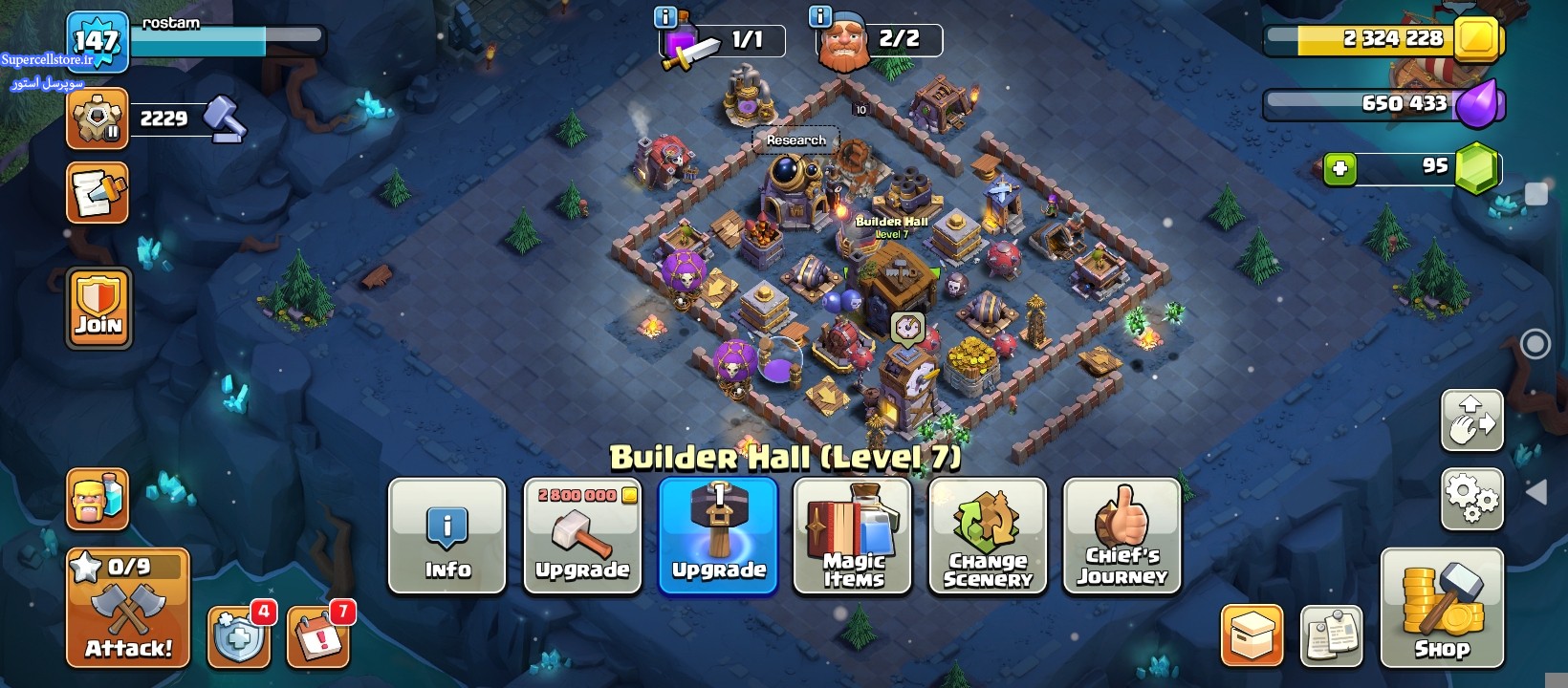Show info for the 1/1 army badge
Screen dimensions: 1568x688
click(x=664, y=17)
